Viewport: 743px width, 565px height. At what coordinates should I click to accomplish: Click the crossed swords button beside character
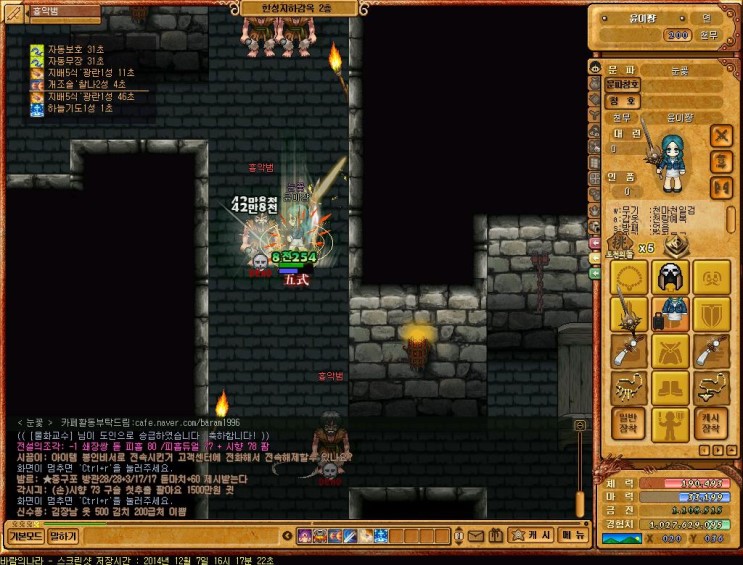721,134
